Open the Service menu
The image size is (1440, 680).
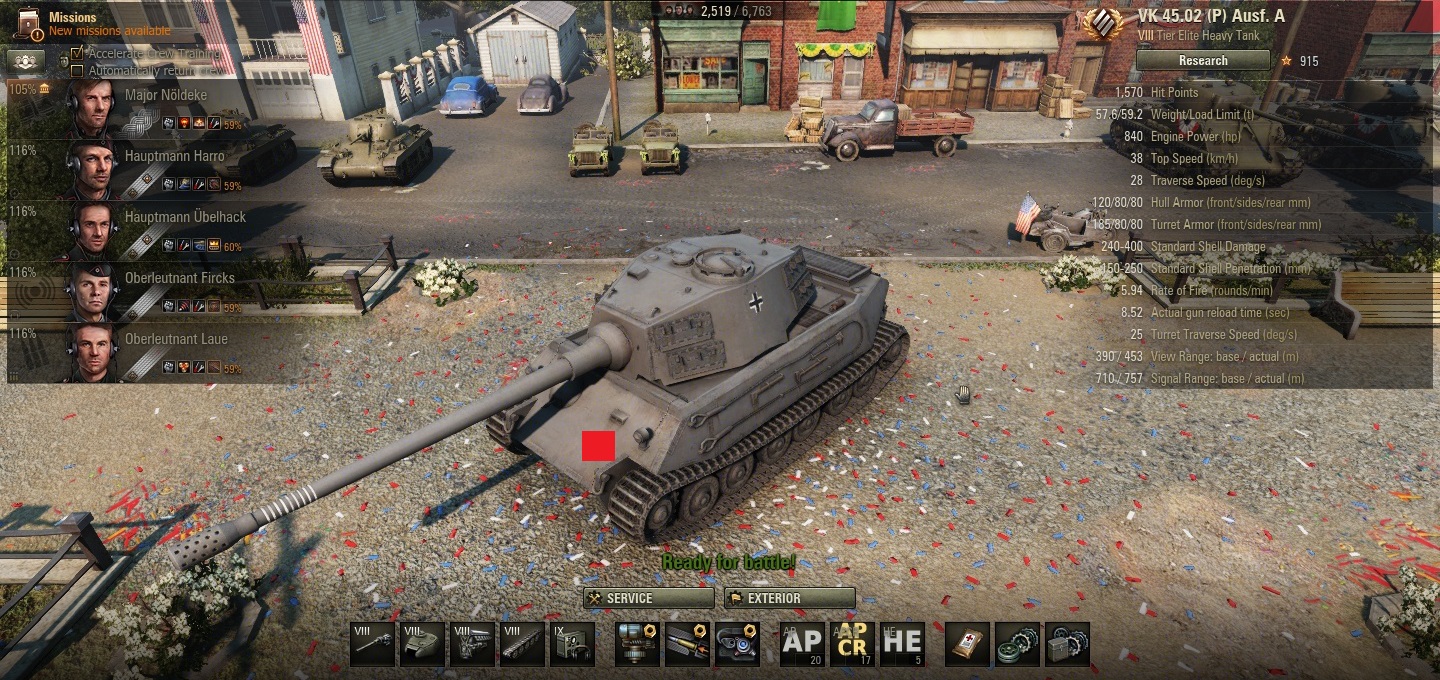click(648, 598)
